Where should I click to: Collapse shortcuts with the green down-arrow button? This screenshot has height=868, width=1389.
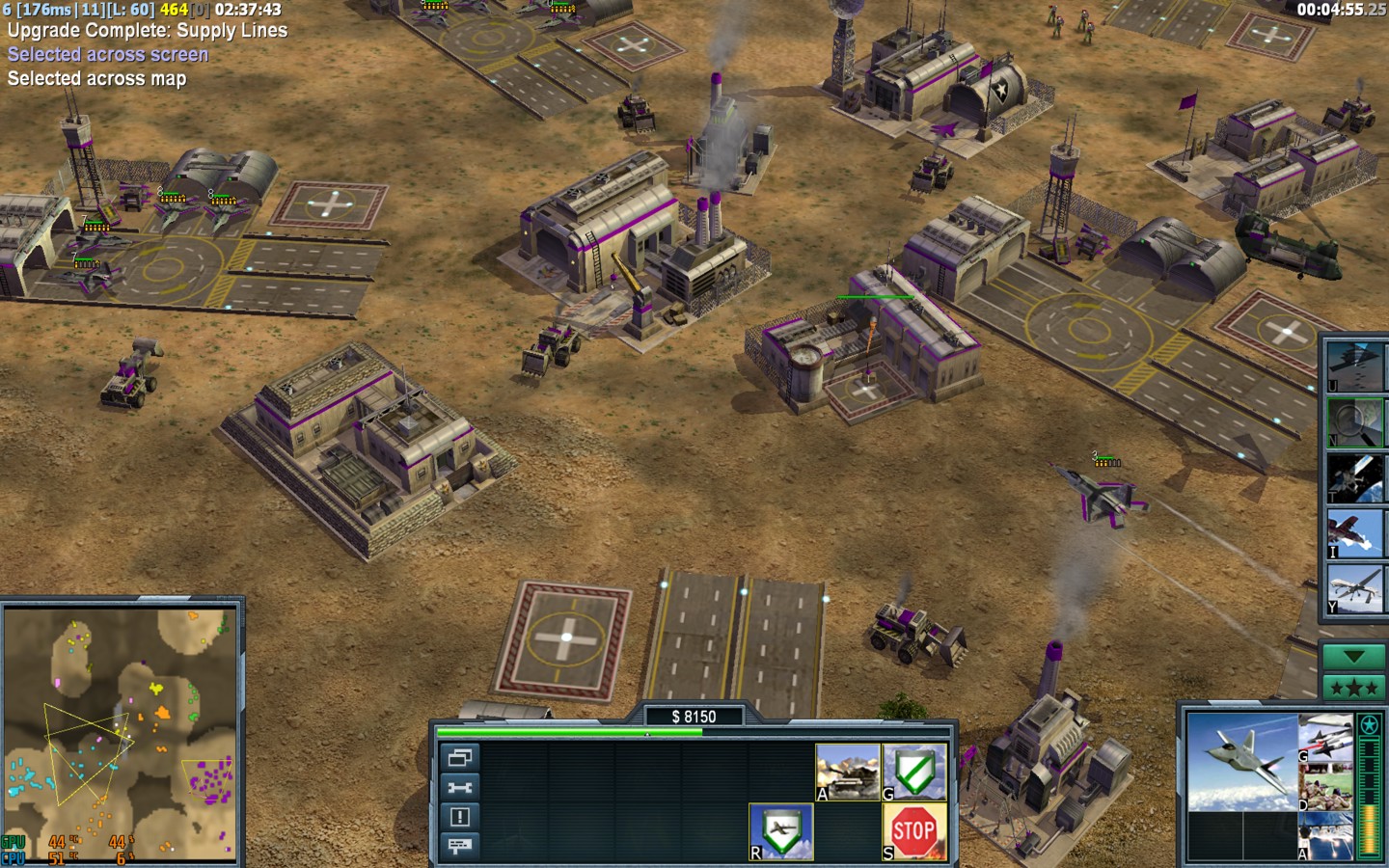click(1353, 657)
